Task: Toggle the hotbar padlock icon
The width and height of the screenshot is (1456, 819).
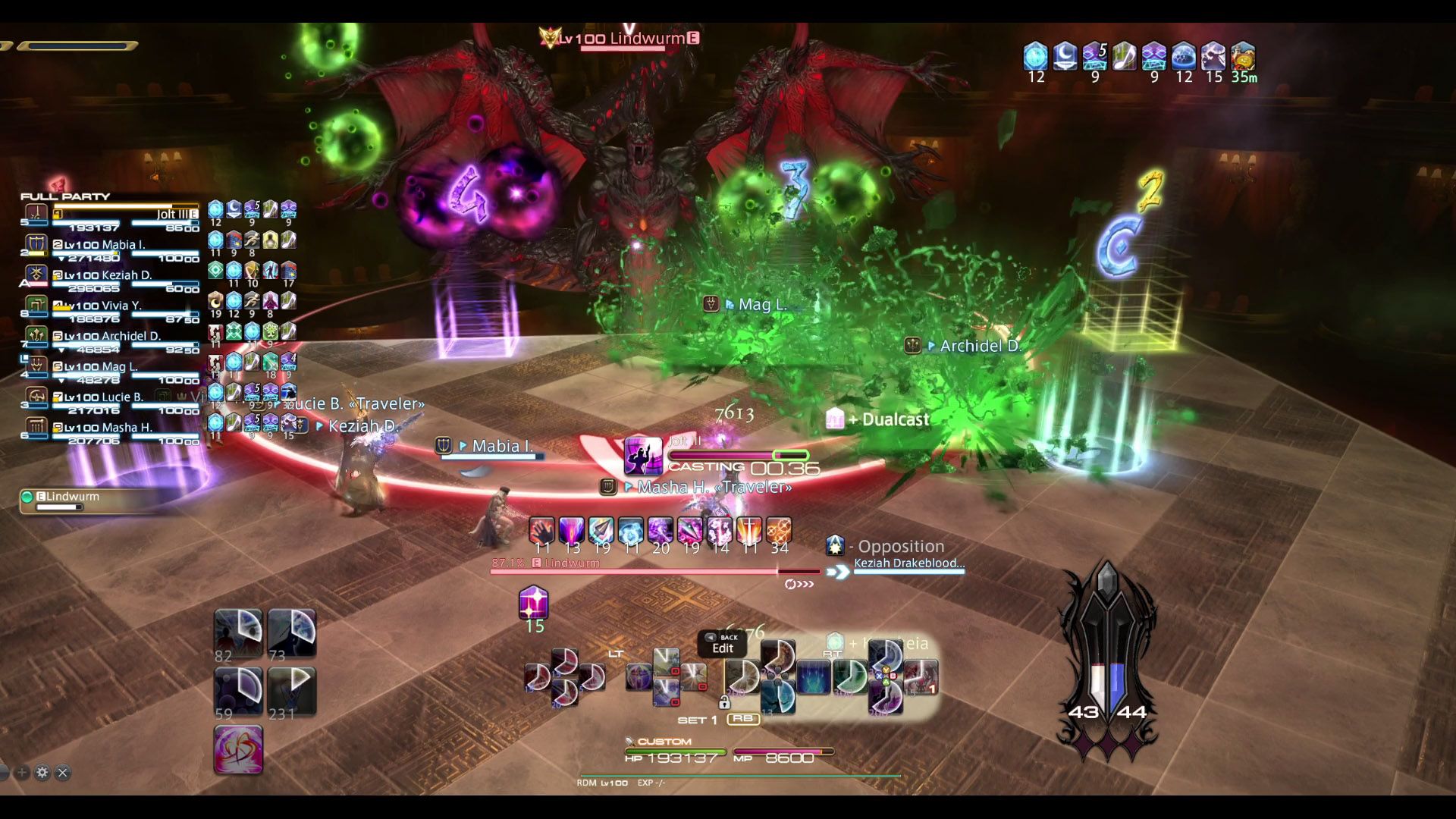Action: tap(724, 702)
